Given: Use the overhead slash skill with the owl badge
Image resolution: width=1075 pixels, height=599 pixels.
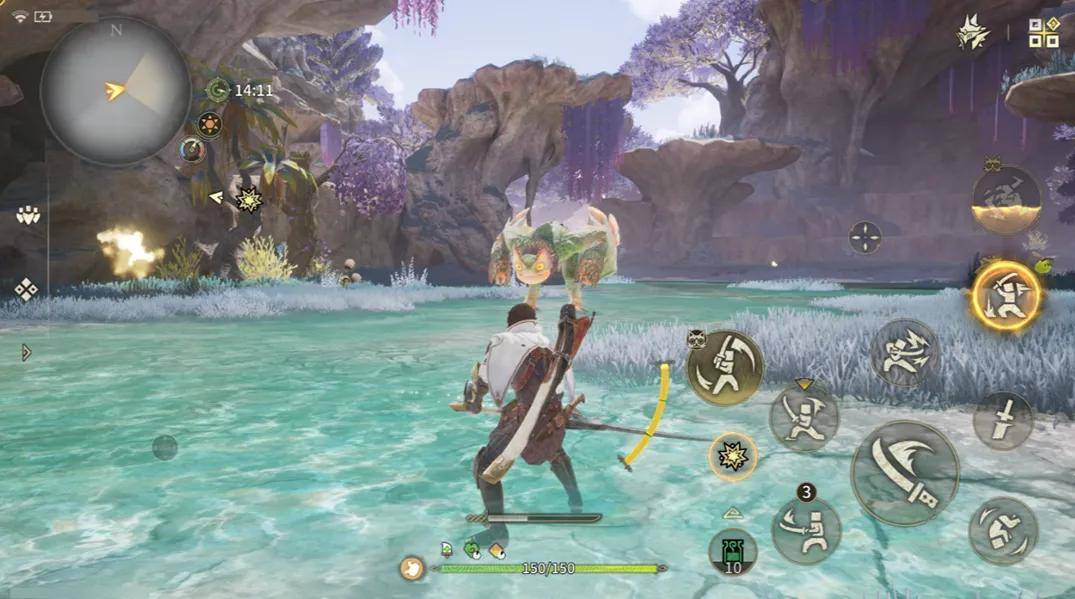Looking at the screenshot, I should [x=725, y=368].
